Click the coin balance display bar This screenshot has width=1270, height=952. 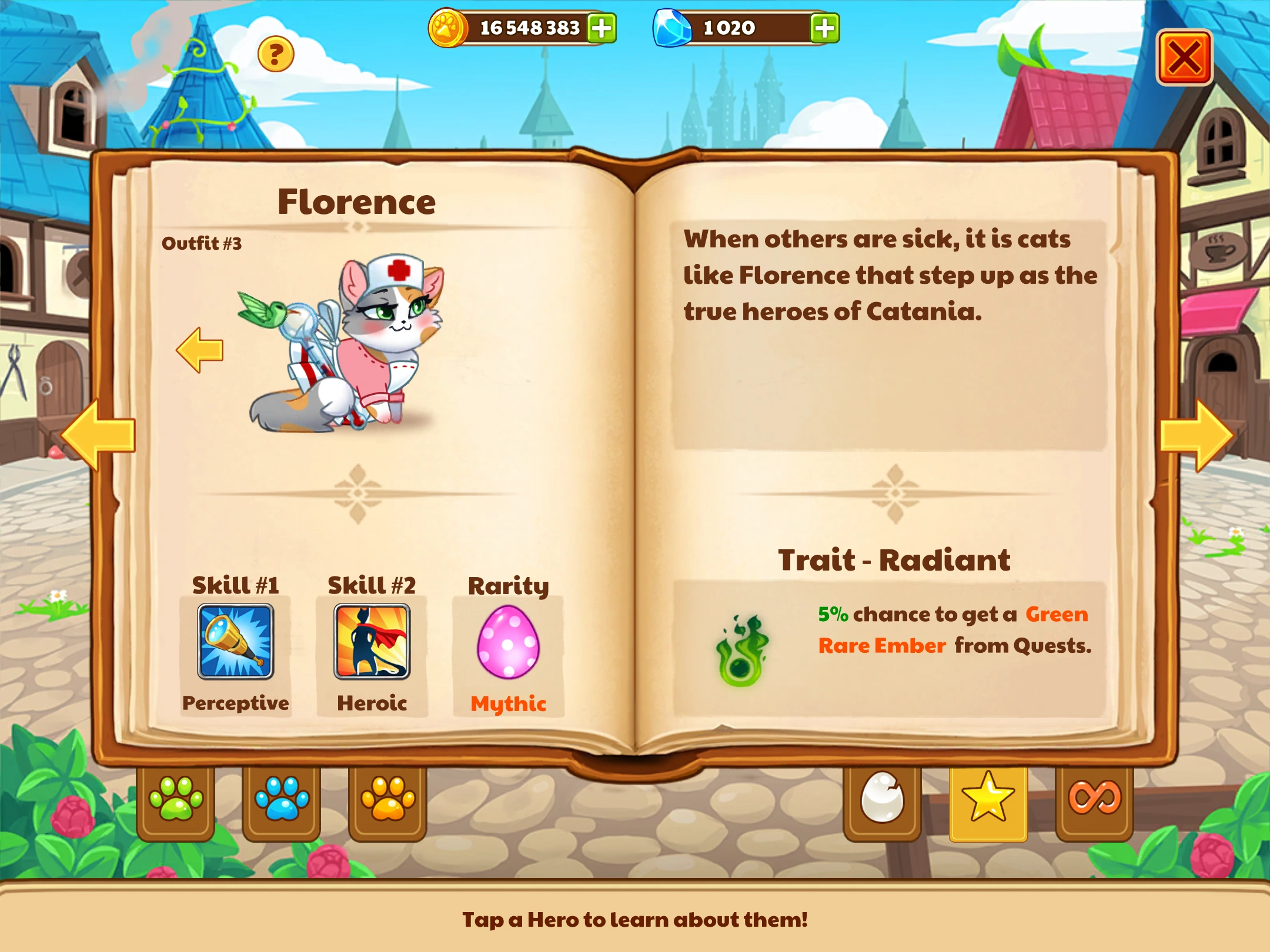pos(529,26)
